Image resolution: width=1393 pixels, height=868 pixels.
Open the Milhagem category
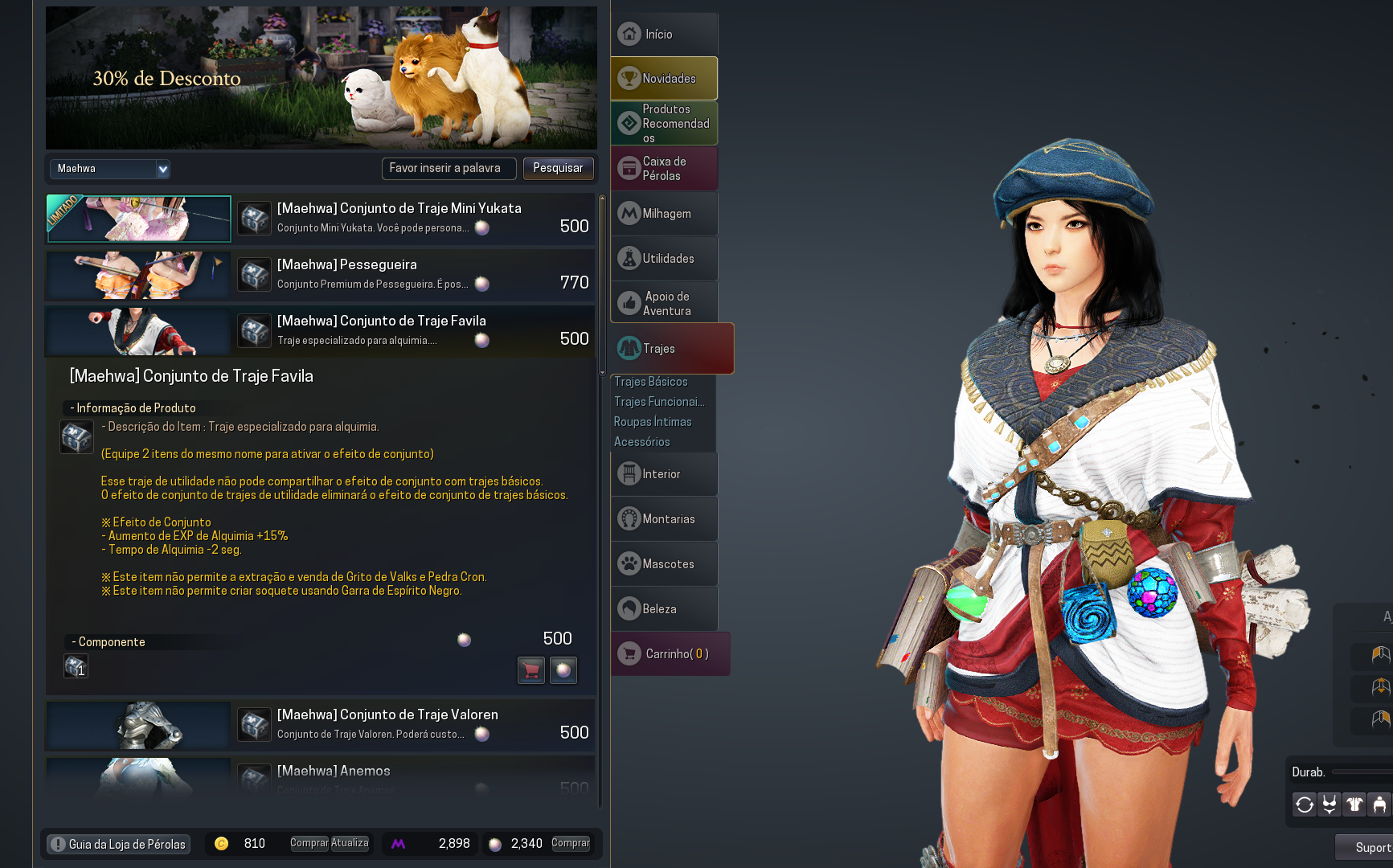(664, 214)
